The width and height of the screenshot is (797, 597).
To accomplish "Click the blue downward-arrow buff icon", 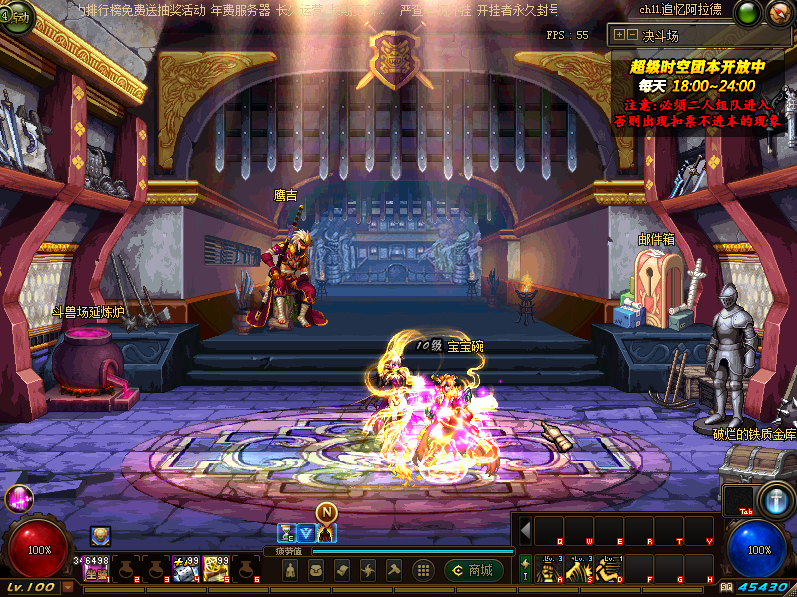I will tap(306, 532).
